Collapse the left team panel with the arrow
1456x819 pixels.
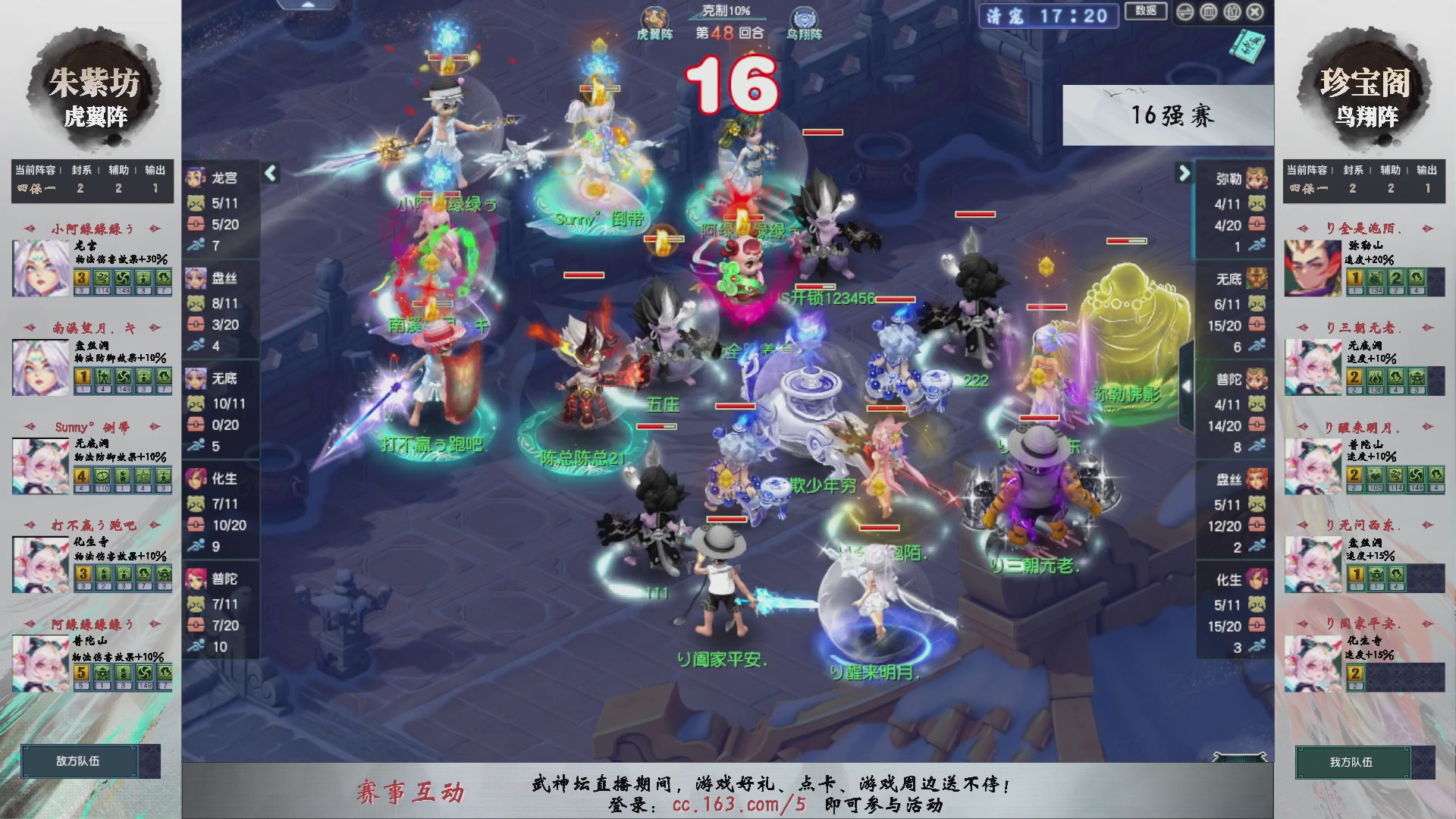269,173
